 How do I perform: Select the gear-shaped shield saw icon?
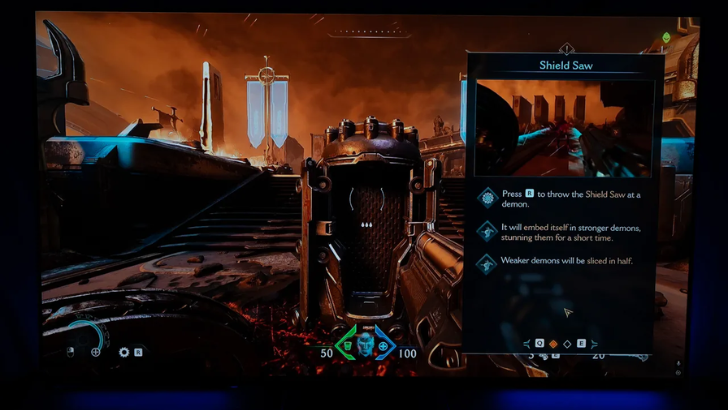(x=124, y=352)
